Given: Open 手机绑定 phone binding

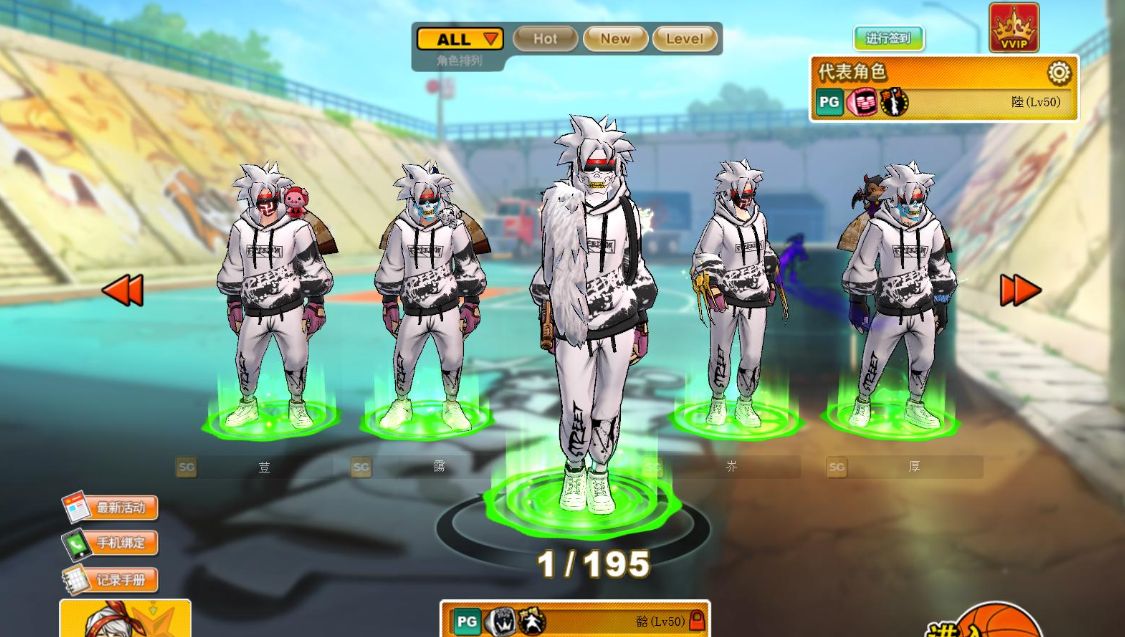Looking at the screenshot, I should (110, 544).
